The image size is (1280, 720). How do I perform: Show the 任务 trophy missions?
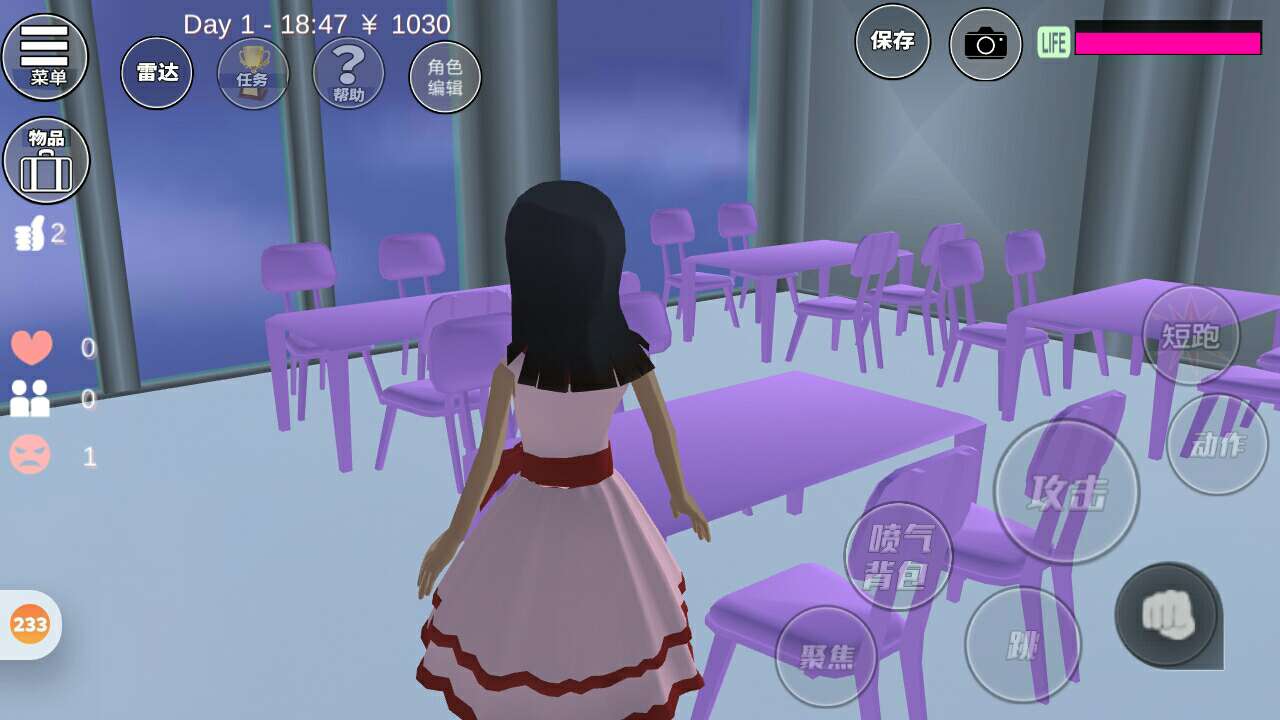[253, 73]
